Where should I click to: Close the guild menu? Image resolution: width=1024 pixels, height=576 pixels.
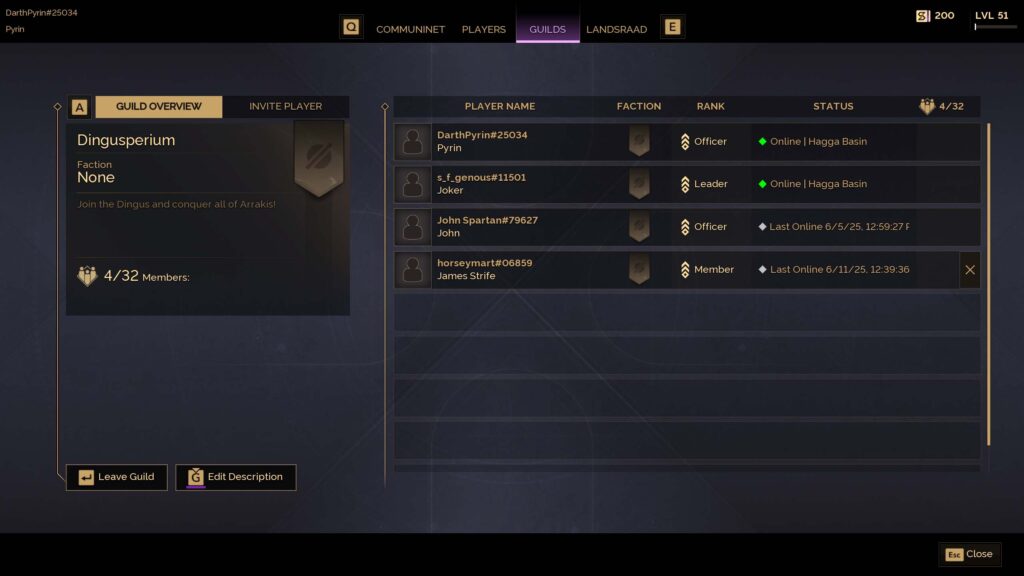click(969, 554)
